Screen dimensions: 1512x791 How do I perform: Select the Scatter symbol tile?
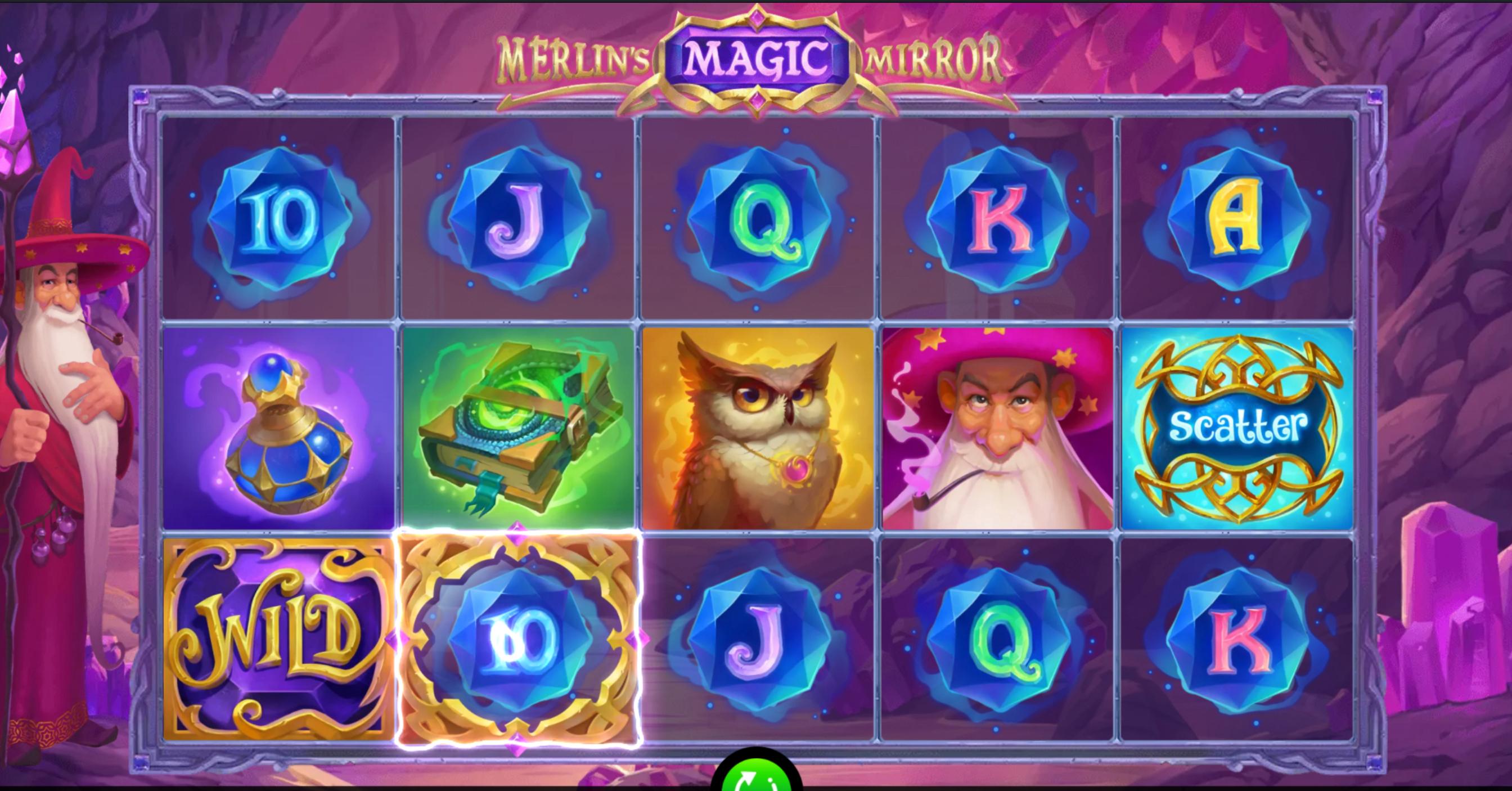1237,428
